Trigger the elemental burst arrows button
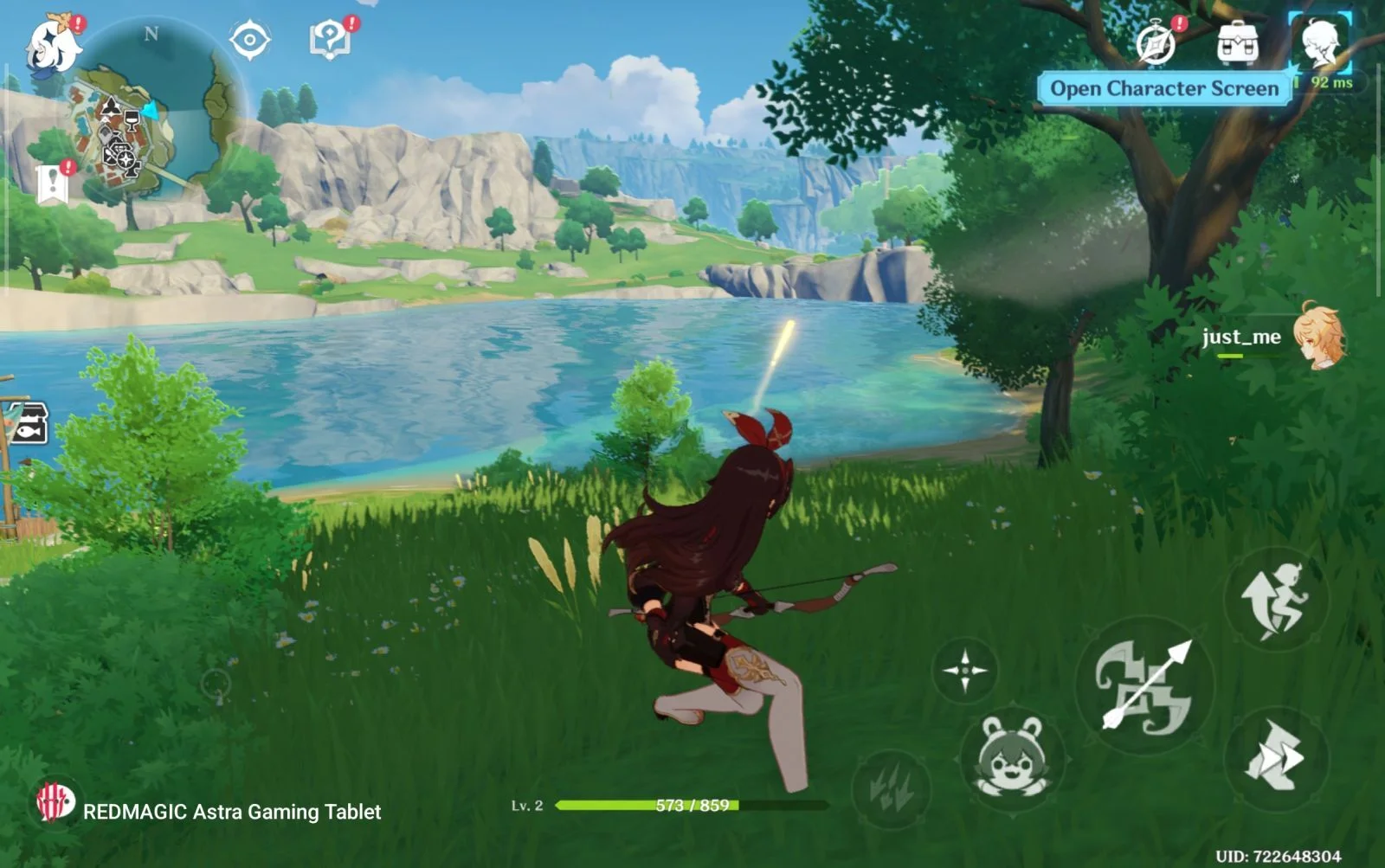 click(892, 788)
